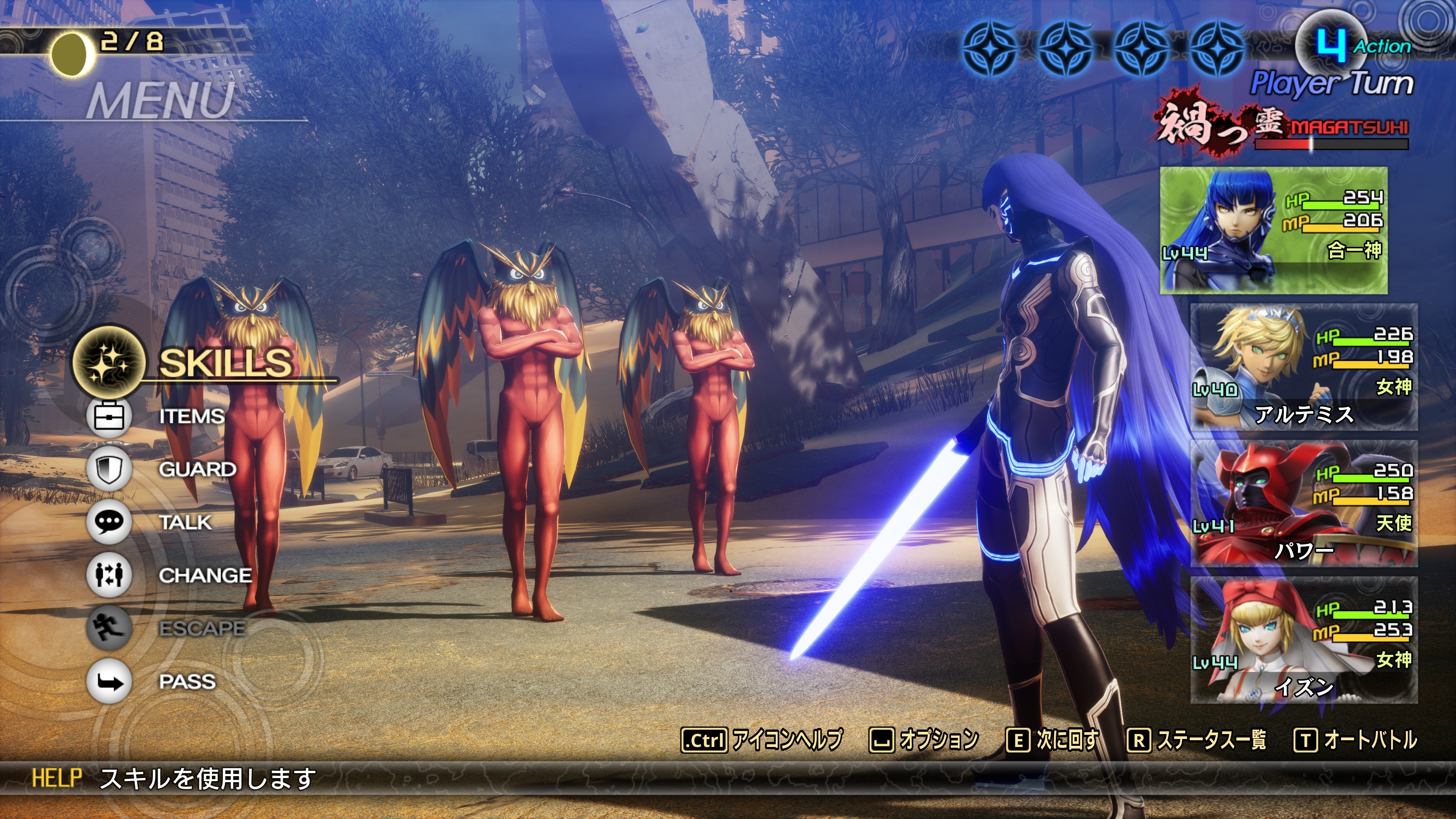This screenshot has width=1456, height=819.
Task: Open the ITEMS menu
Action: (x=191, y=417)
